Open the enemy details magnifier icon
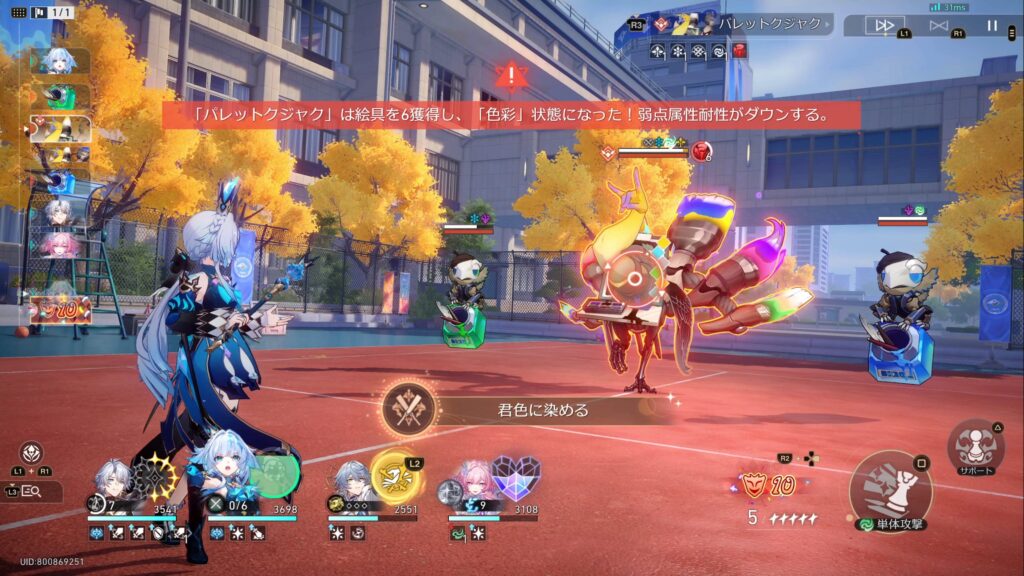 click(30, 491)
